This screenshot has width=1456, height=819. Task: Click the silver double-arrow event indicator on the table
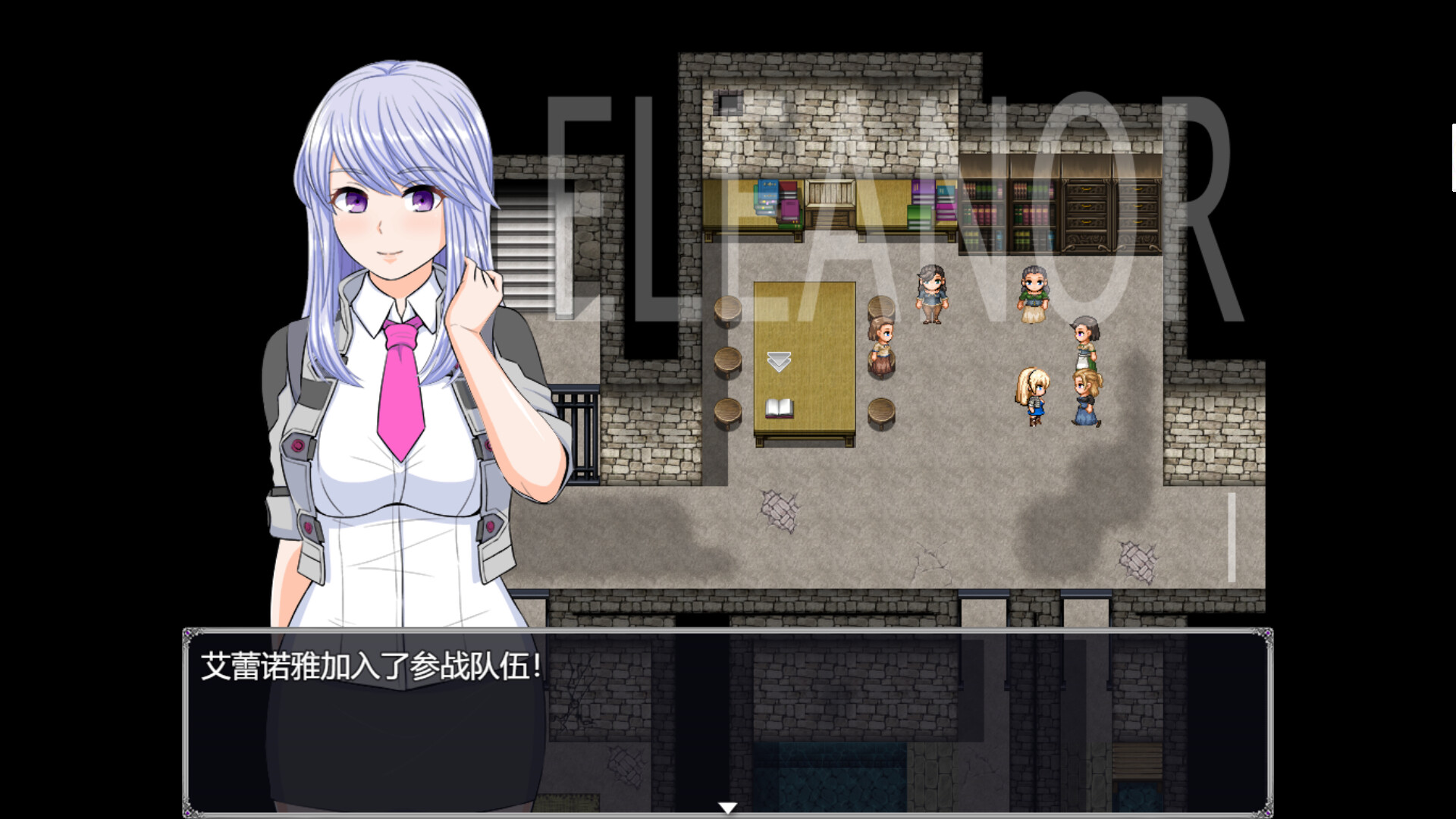click(x=777, y=362)
